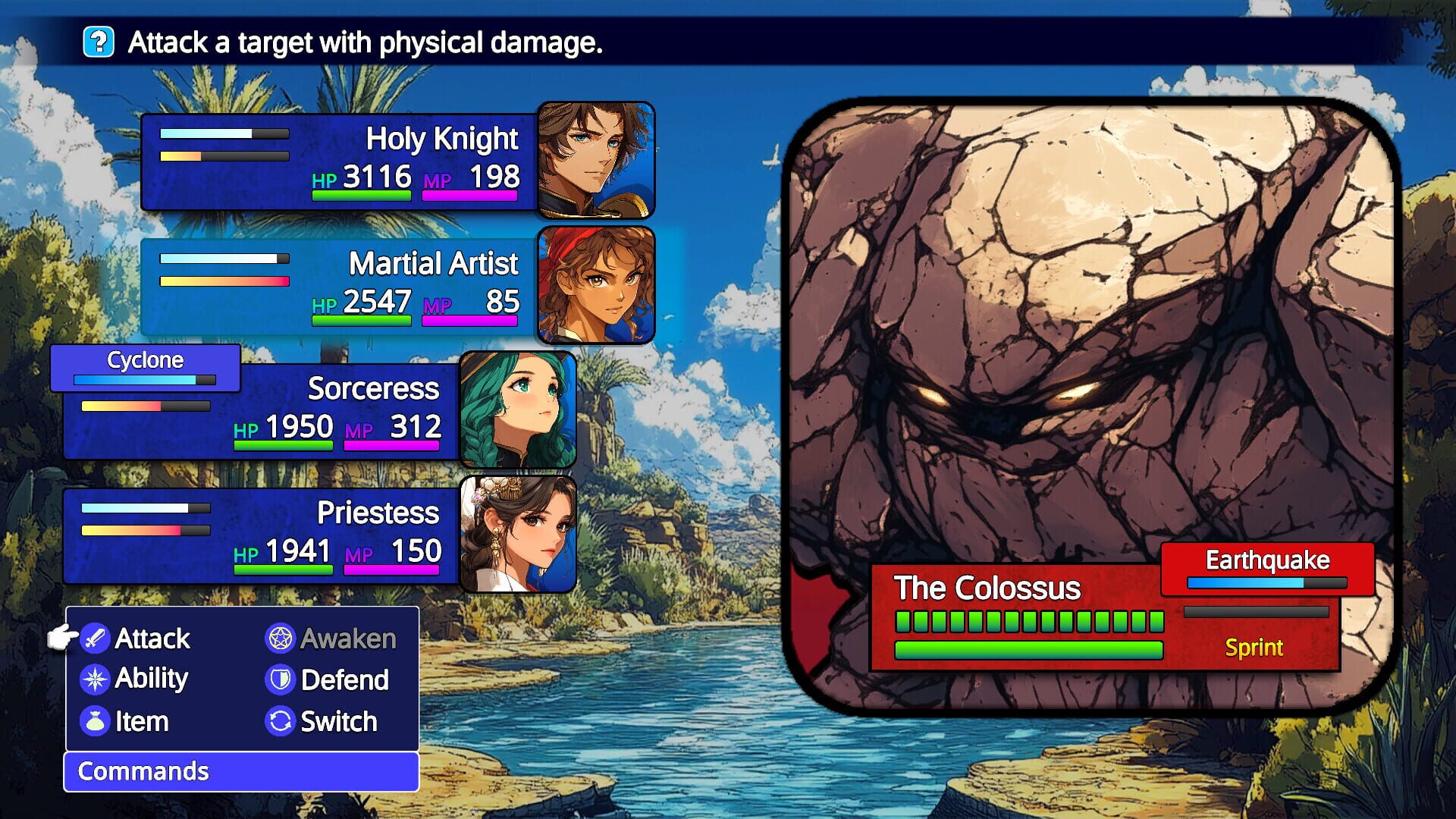This screenshot has height=819, width=1456.
Task: Open the Item pouch icon
Action: point(94,721)
